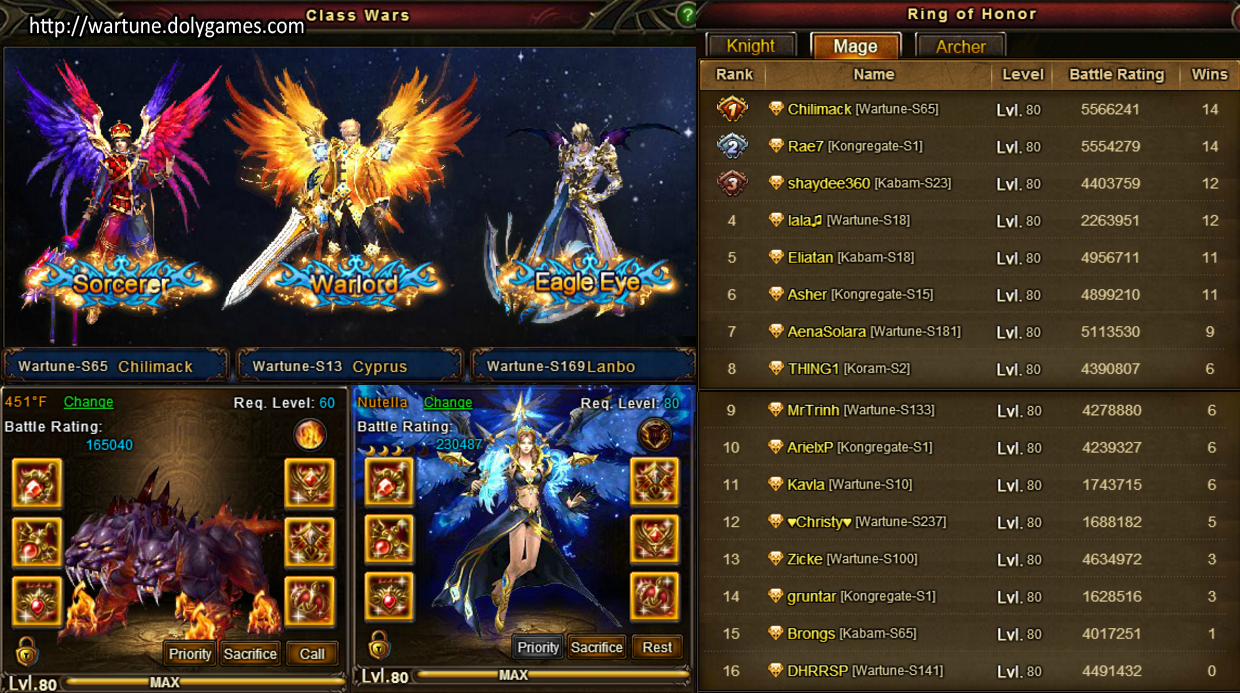Select the Mage tab
Image resolution: width=1240 pixels, height=693 pixels.
coord(855,46)
